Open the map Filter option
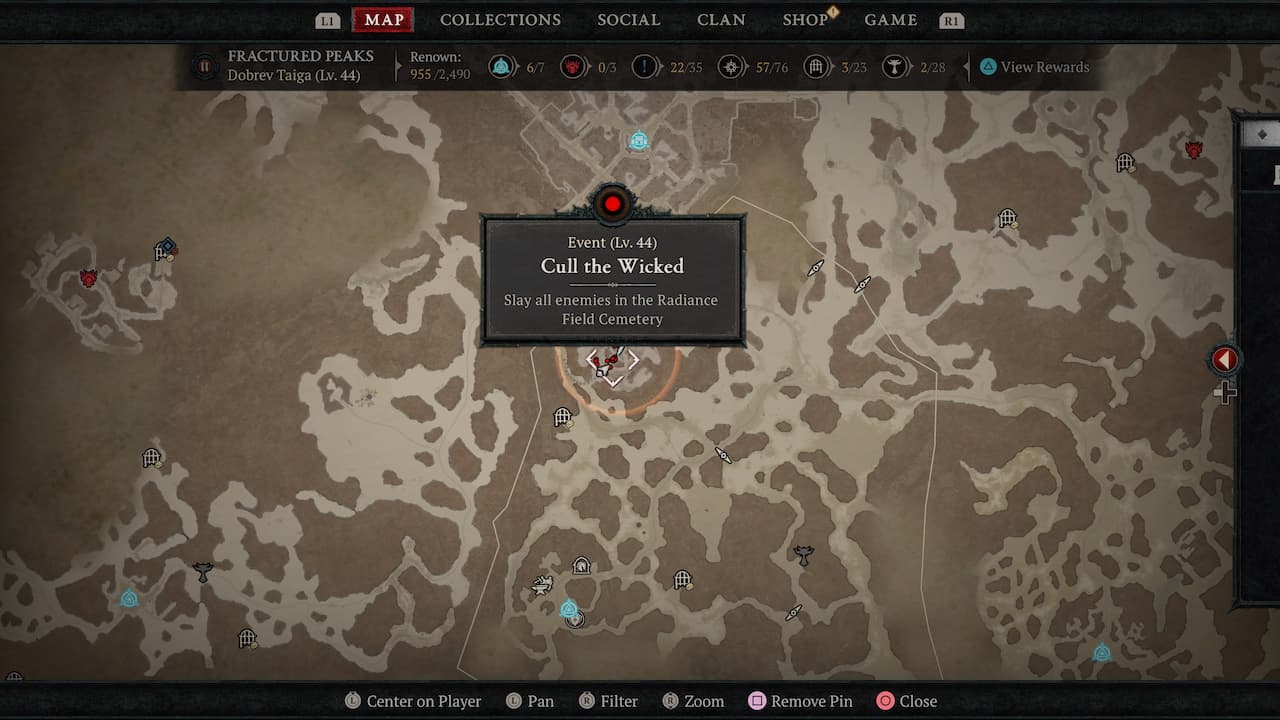The image size is (1280, 720). (607, 701)
